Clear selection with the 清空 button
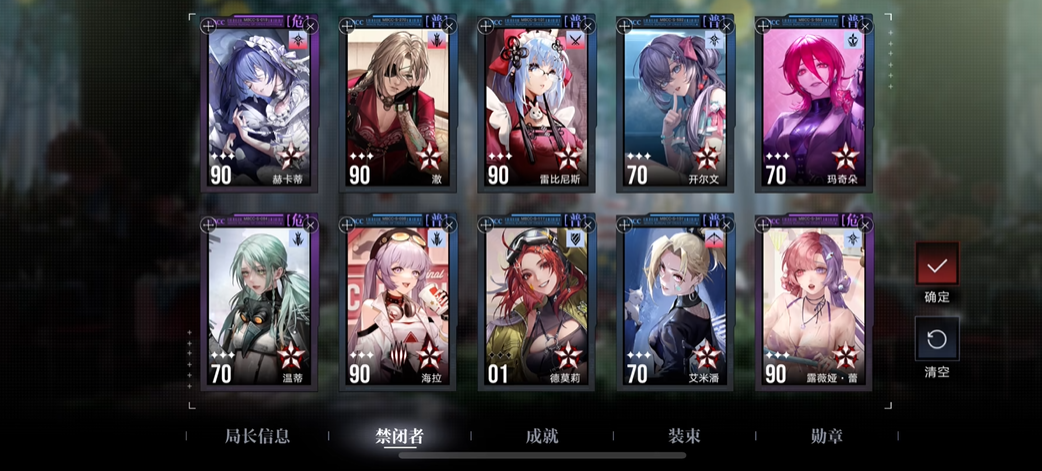The height and width of the screenshot is (471, 1042). coord(937,339)
